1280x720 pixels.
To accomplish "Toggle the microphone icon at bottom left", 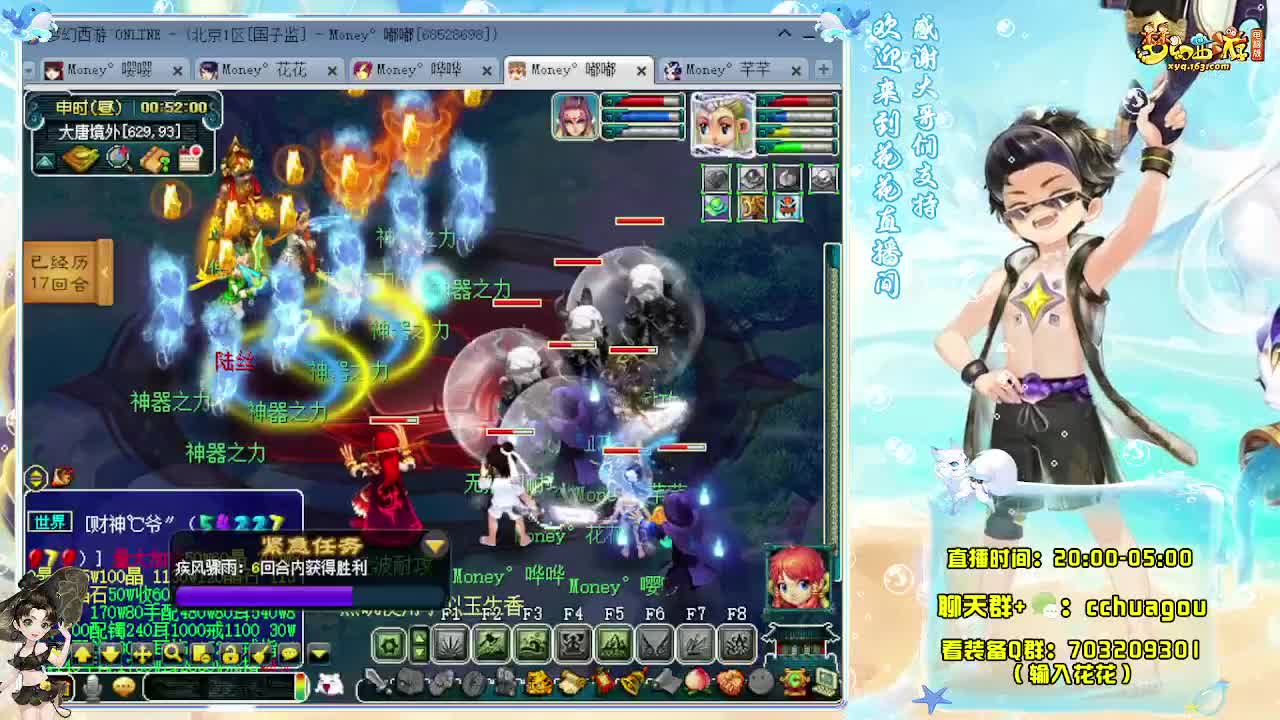I will click(x=91, y=688).
